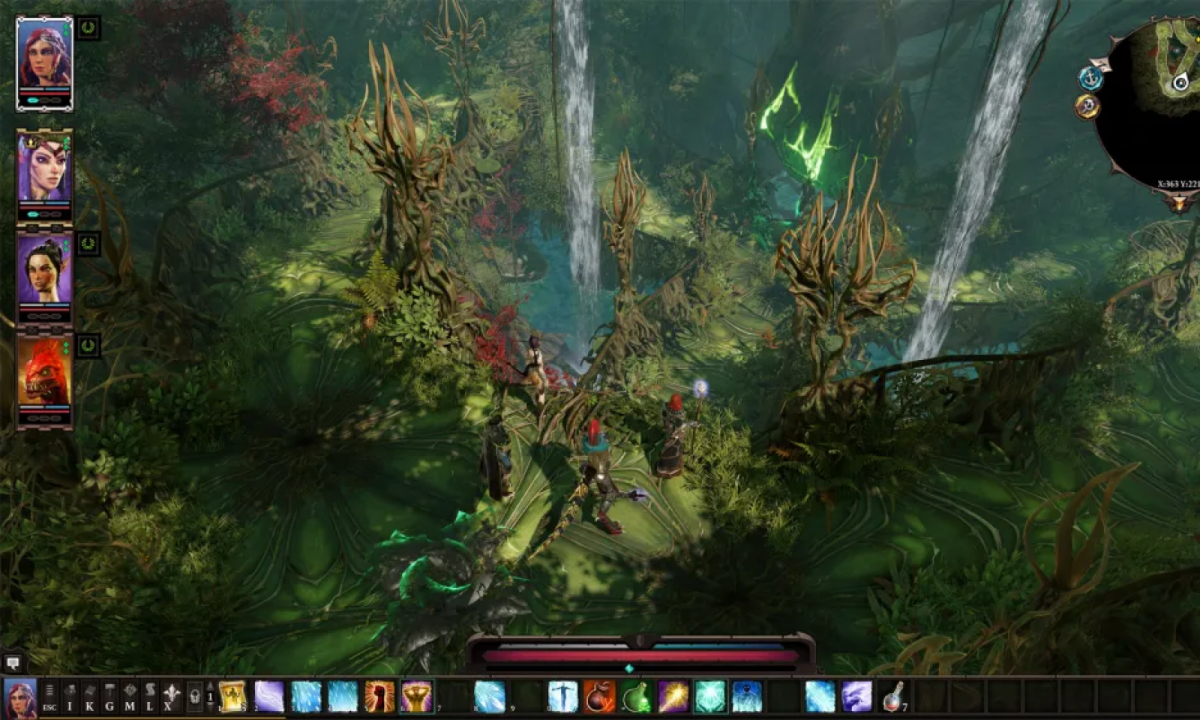Open the crafting G hammer button
The image size is (1200, 720).
coord(110,696)
